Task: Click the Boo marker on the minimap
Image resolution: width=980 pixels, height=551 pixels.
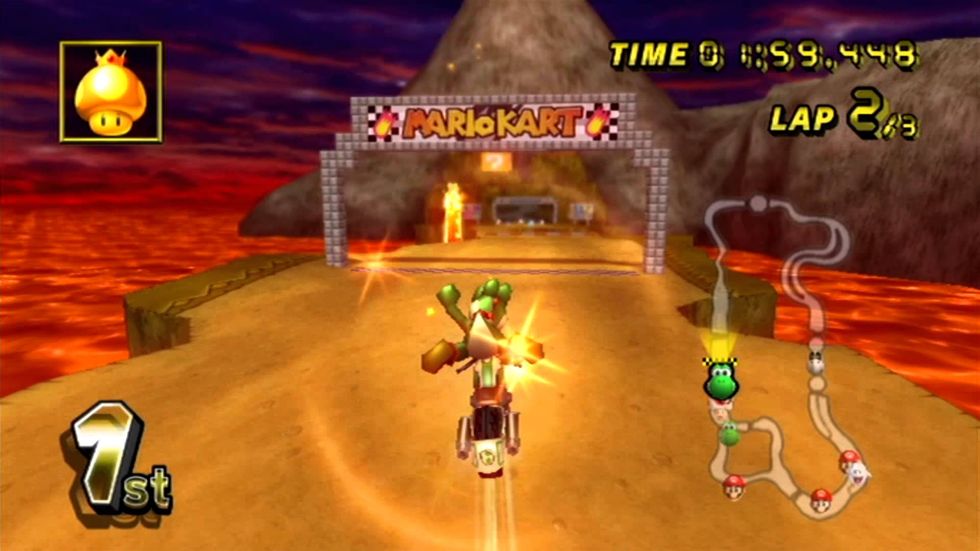Action: coord(860,472)
